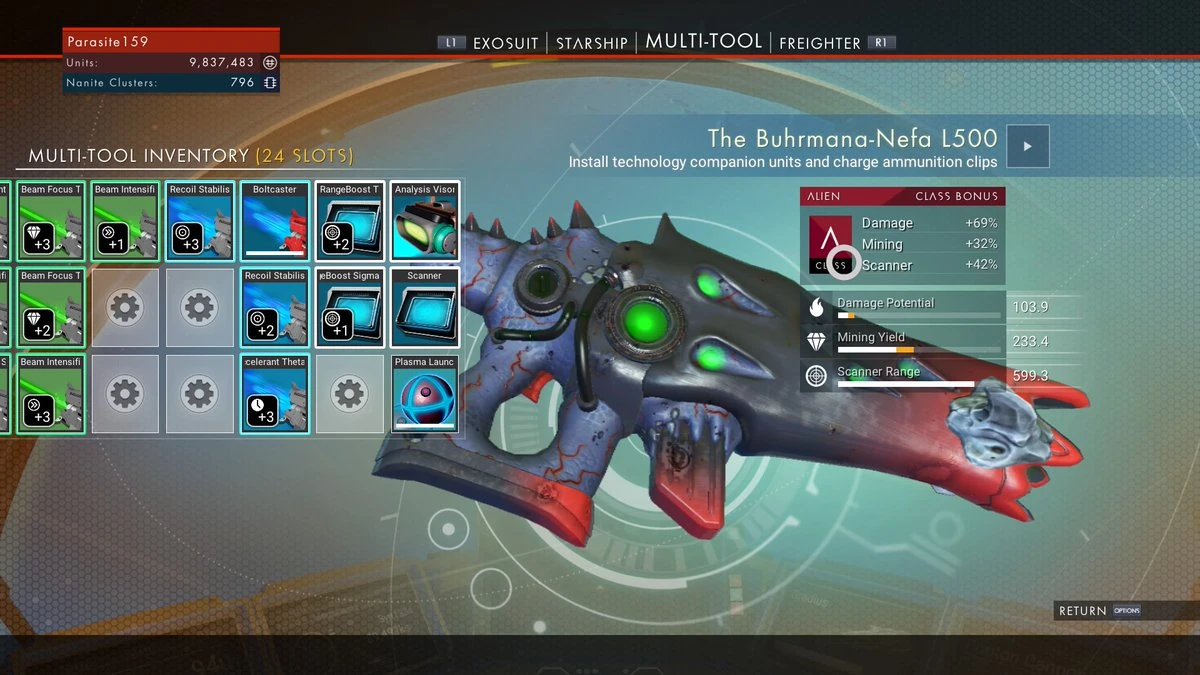Choose the Analysis Visor slot
This screenshot has width=1200, height=675.
click(425, 221)
